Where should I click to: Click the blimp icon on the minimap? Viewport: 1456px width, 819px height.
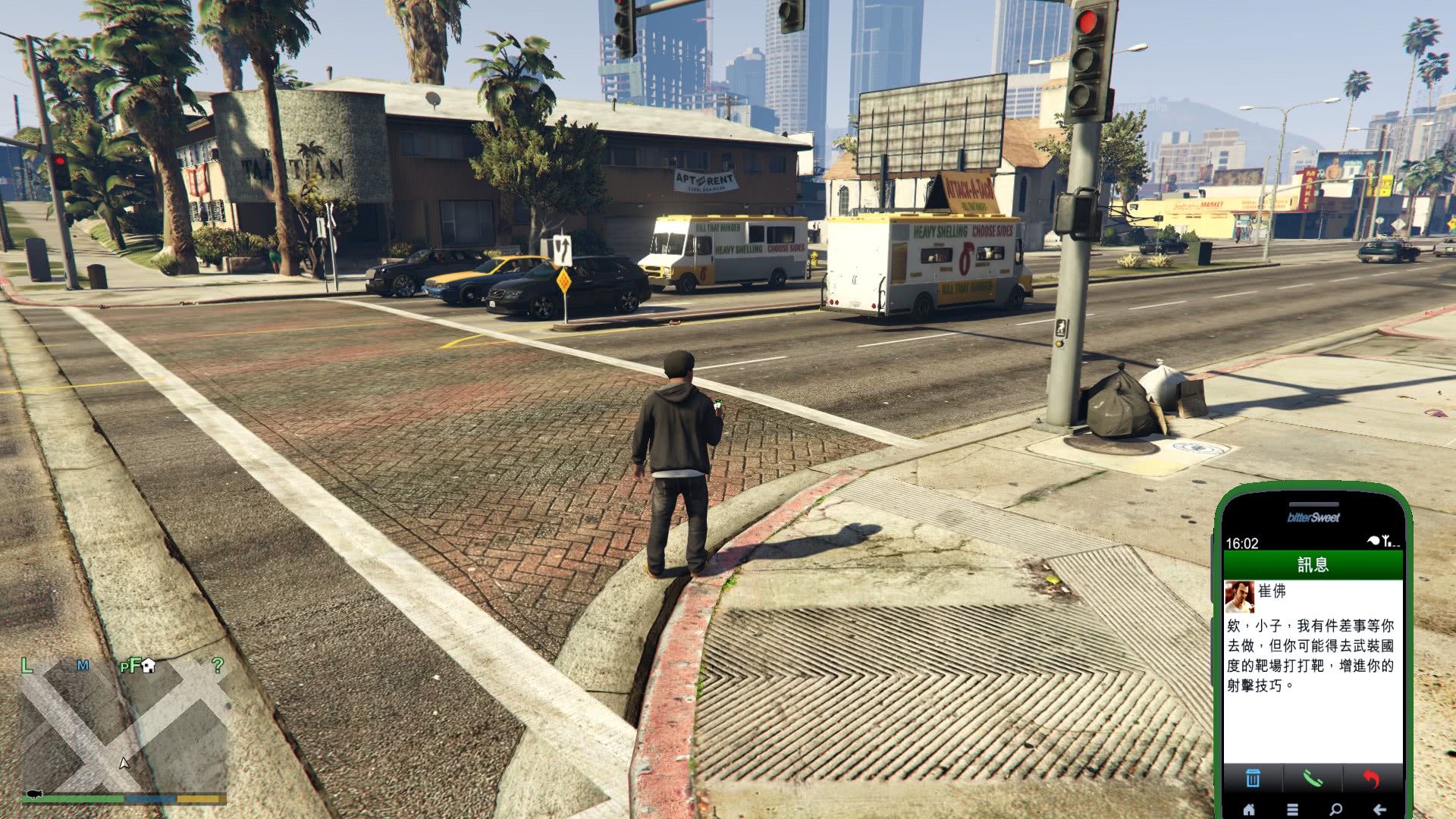click(x=34, y=793)
